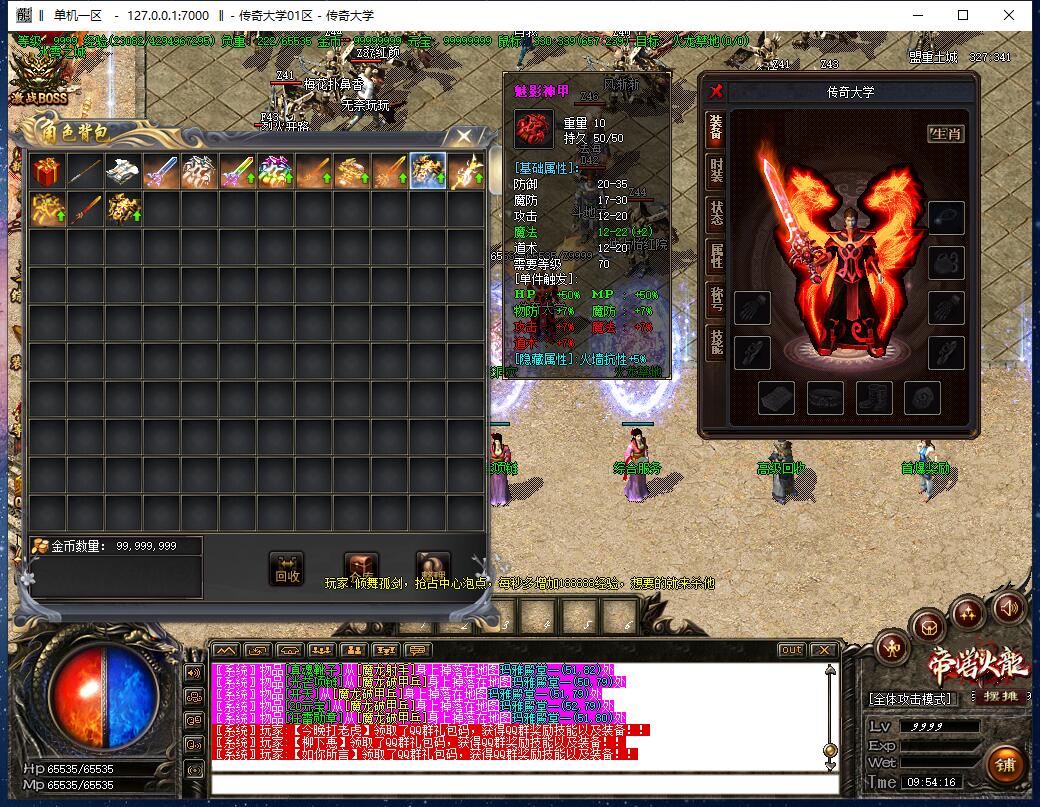Click the 全体攻击模式 attack mode label
This screenshot has width=1040, height=807.
[x=910, y=698]
